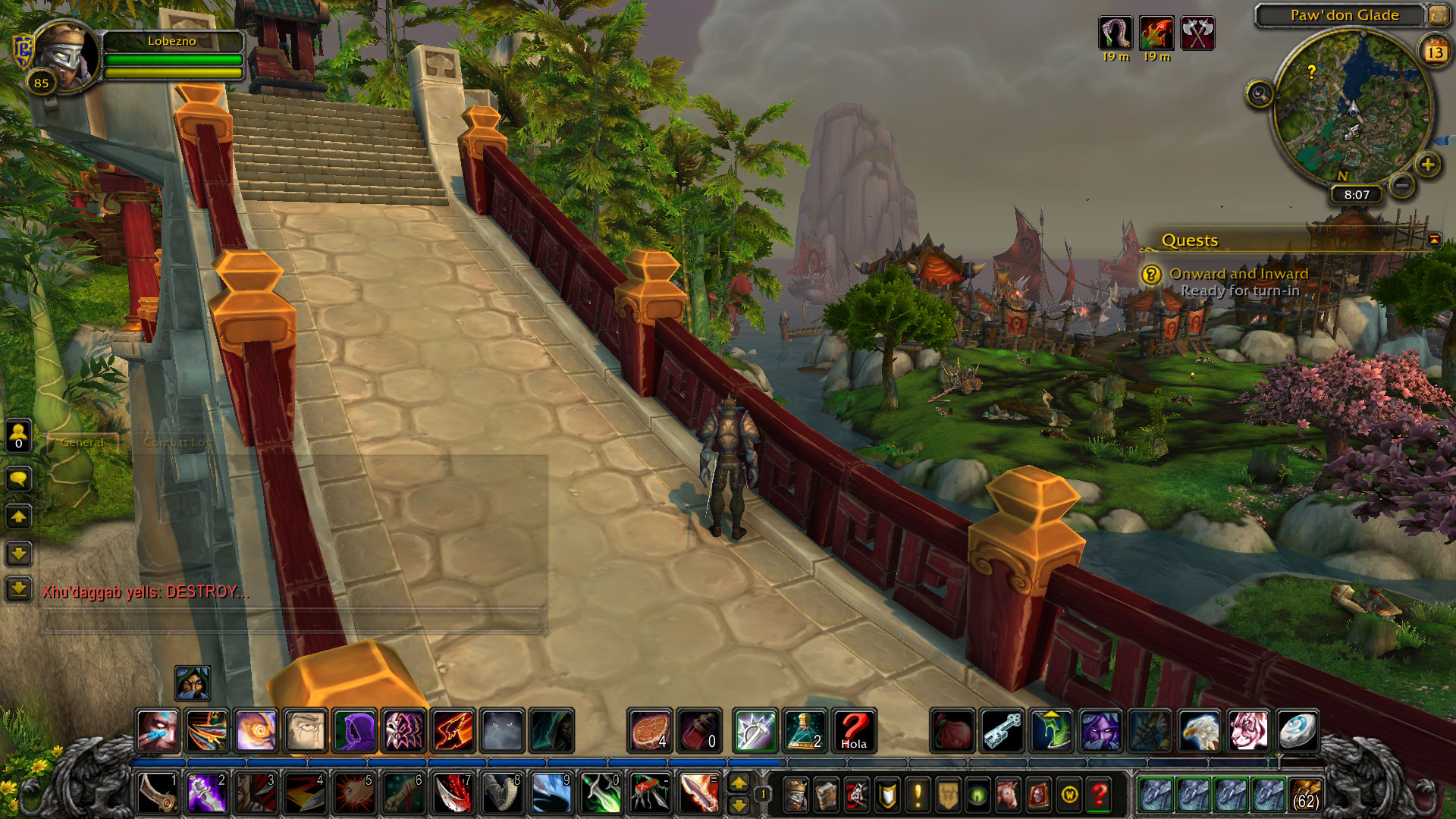Zoom out the minimap
Image resolution: width=1456 pixels, height=819 pixels.
click(1402, 185)
